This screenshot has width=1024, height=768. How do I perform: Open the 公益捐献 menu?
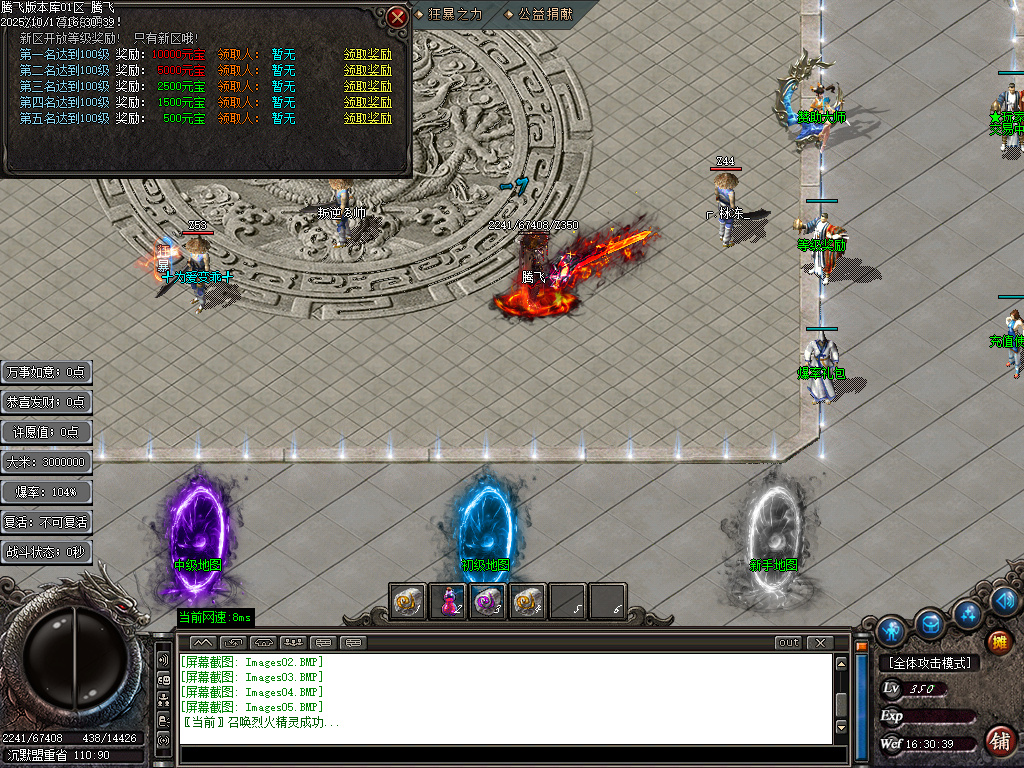[544, 14]
